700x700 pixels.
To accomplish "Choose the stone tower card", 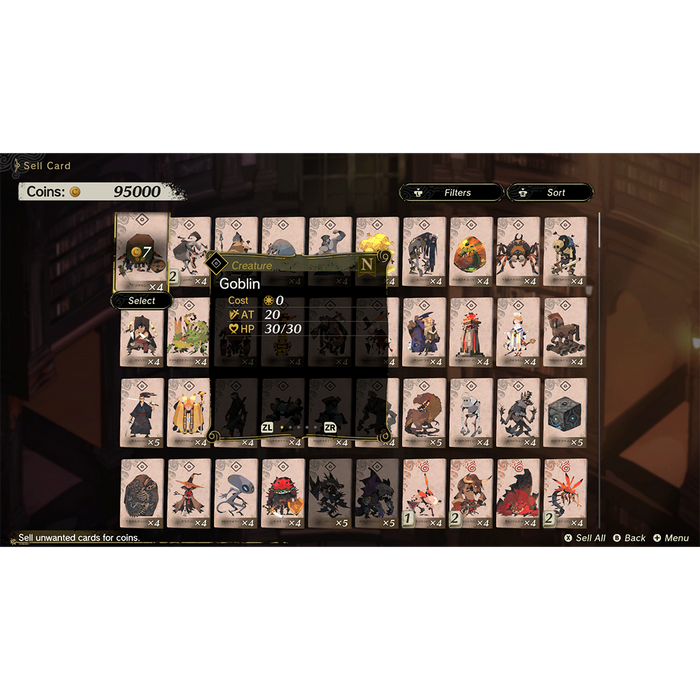I will [x=471, y=332].
